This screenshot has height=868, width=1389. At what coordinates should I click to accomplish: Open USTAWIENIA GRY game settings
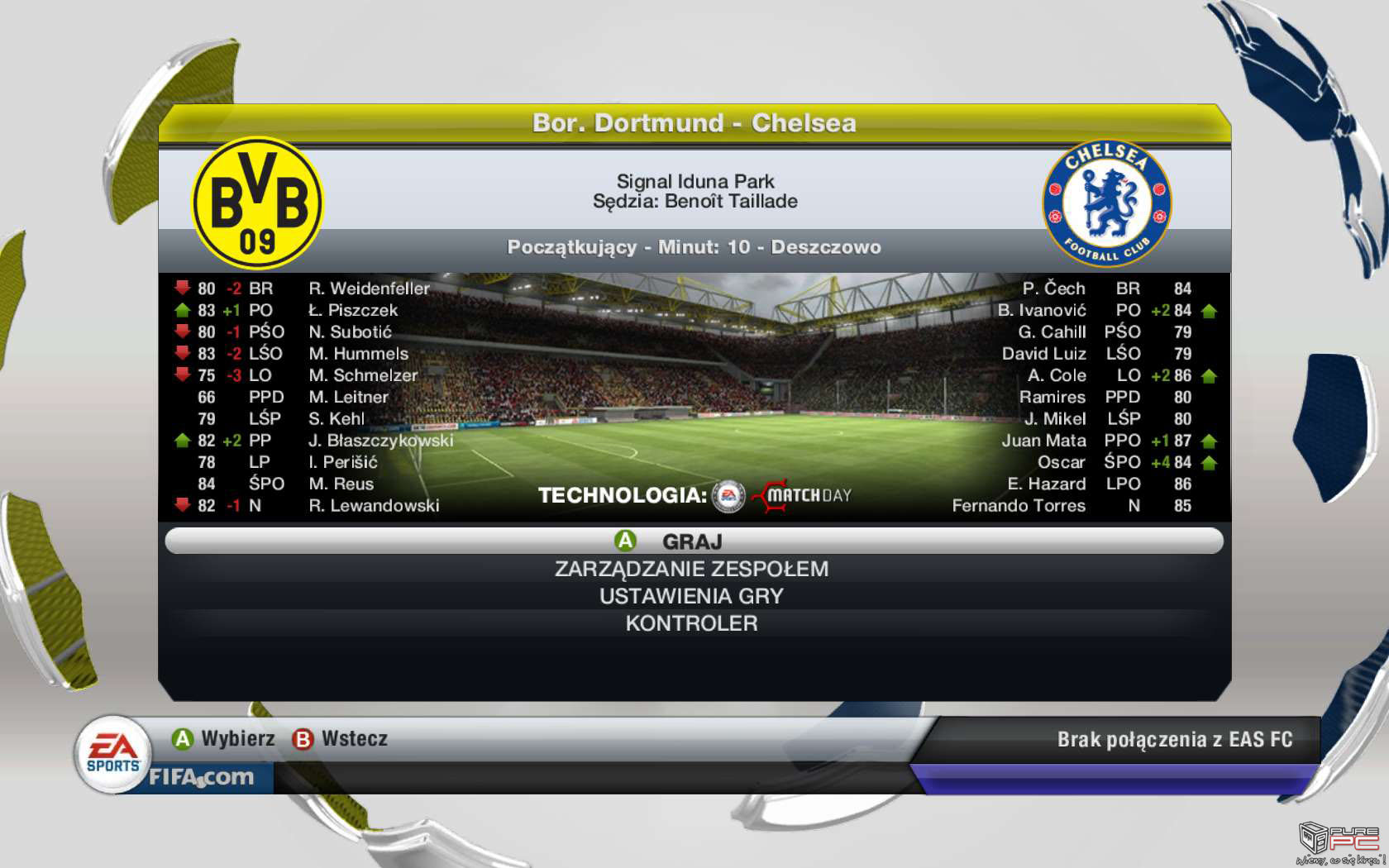[691, 596]
